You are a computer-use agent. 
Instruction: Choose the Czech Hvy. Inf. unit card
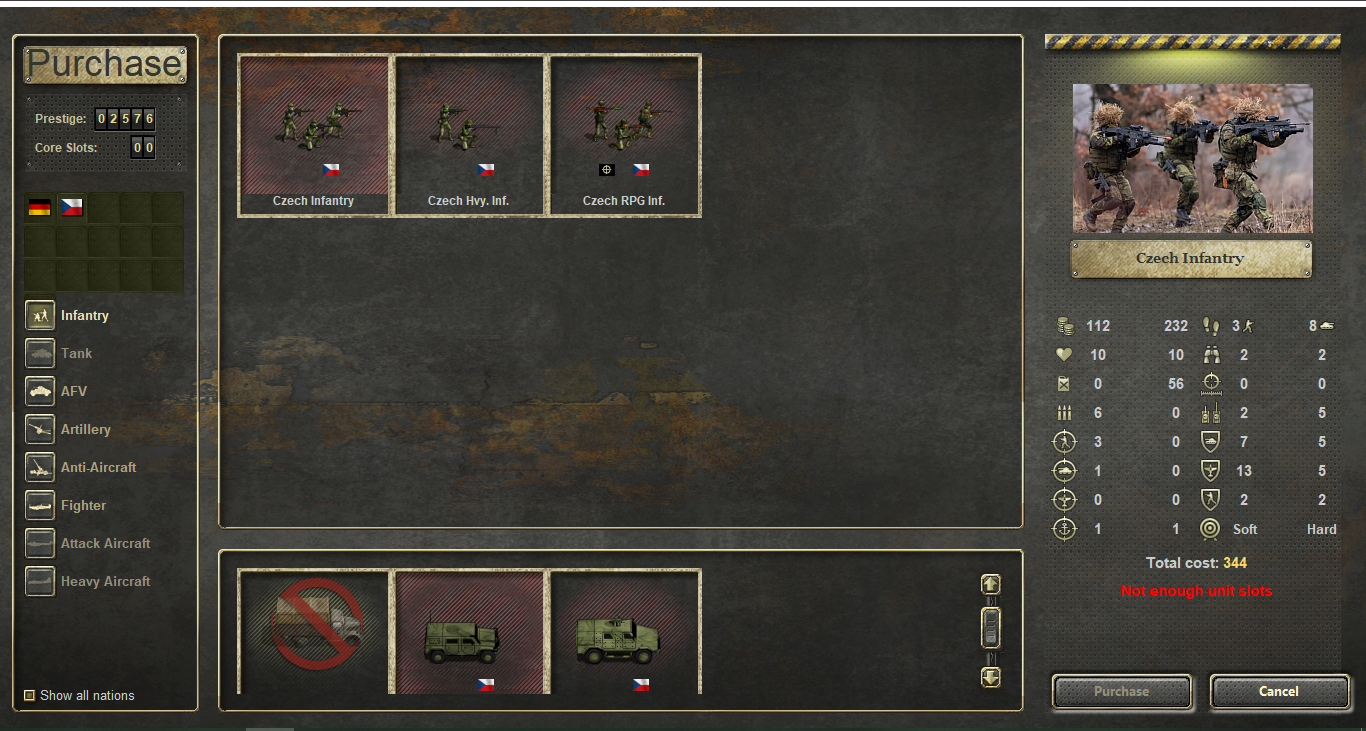pyautogui.click(x=469, y=134)
